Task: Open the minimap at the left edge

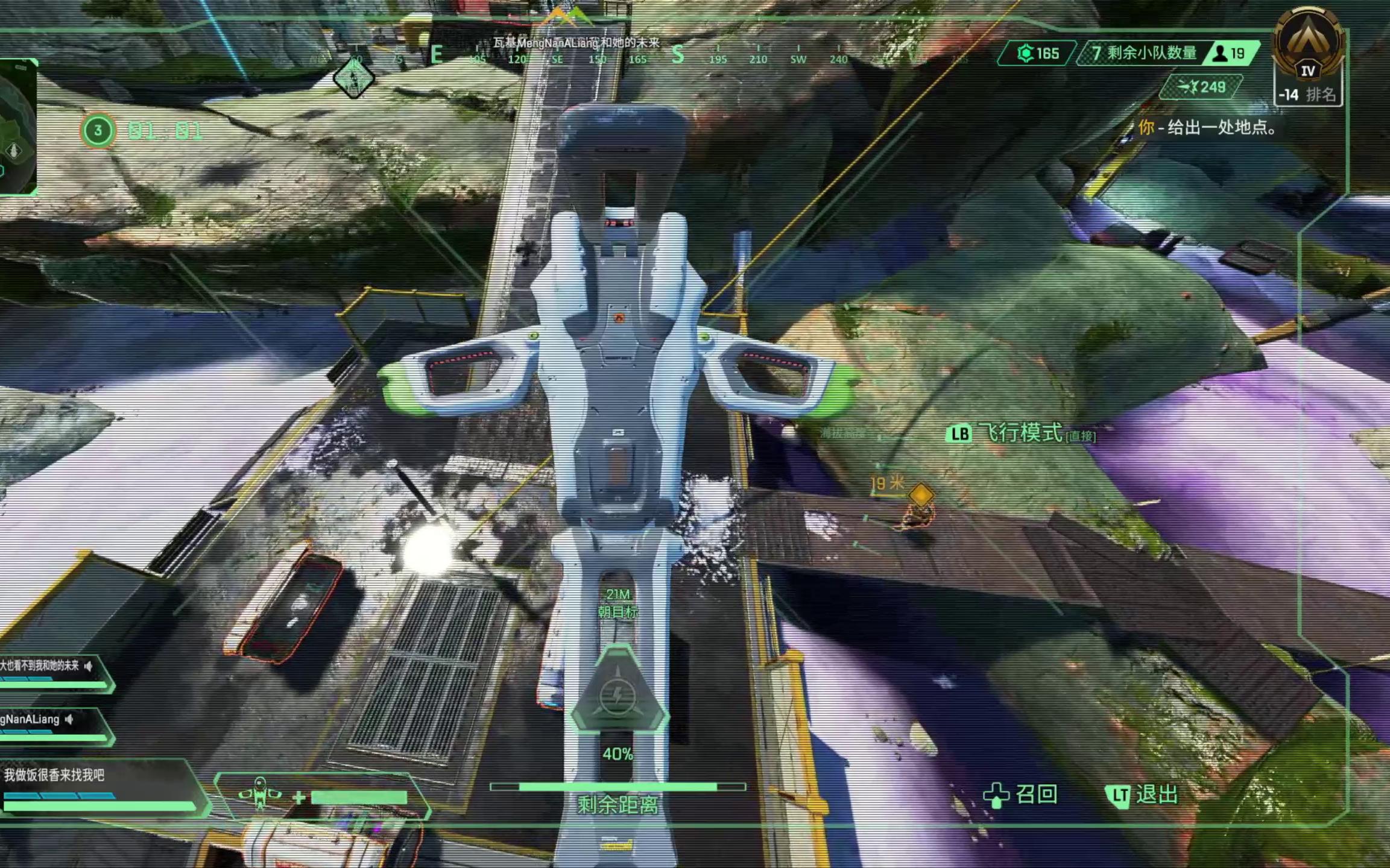Action: click(x=18, y=128)
